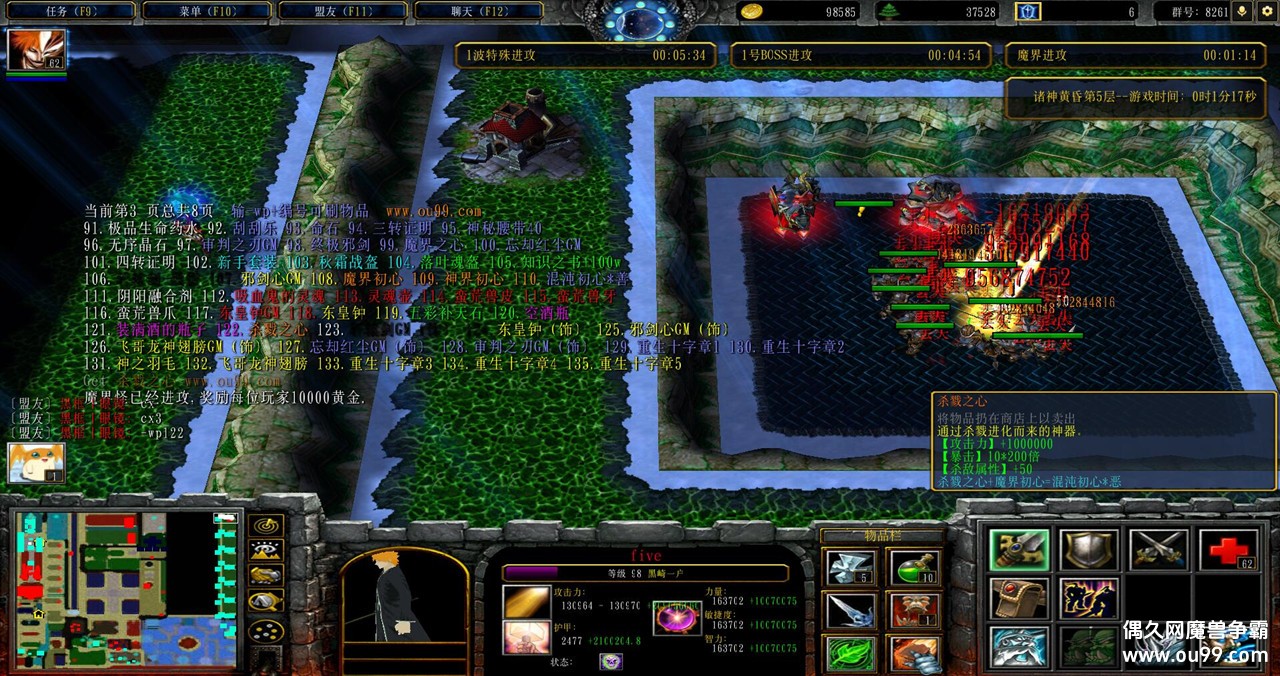
Task: Select the orange-haired hero portrait icon
Action: pos(37,49)
